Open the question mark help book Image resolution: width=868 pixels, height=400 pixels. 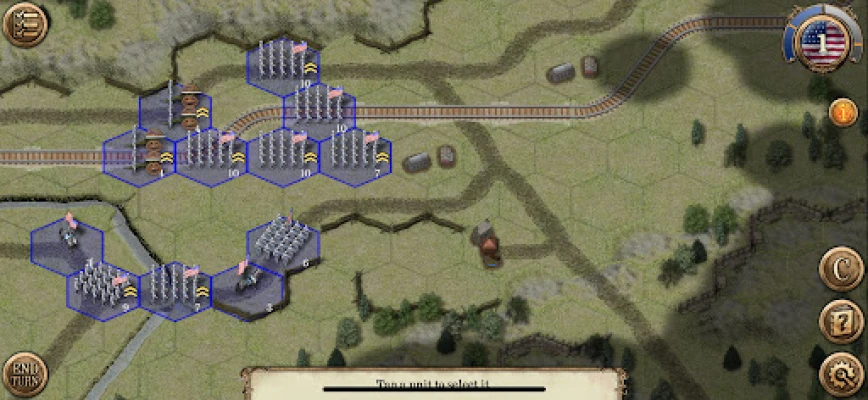[842, 322]
